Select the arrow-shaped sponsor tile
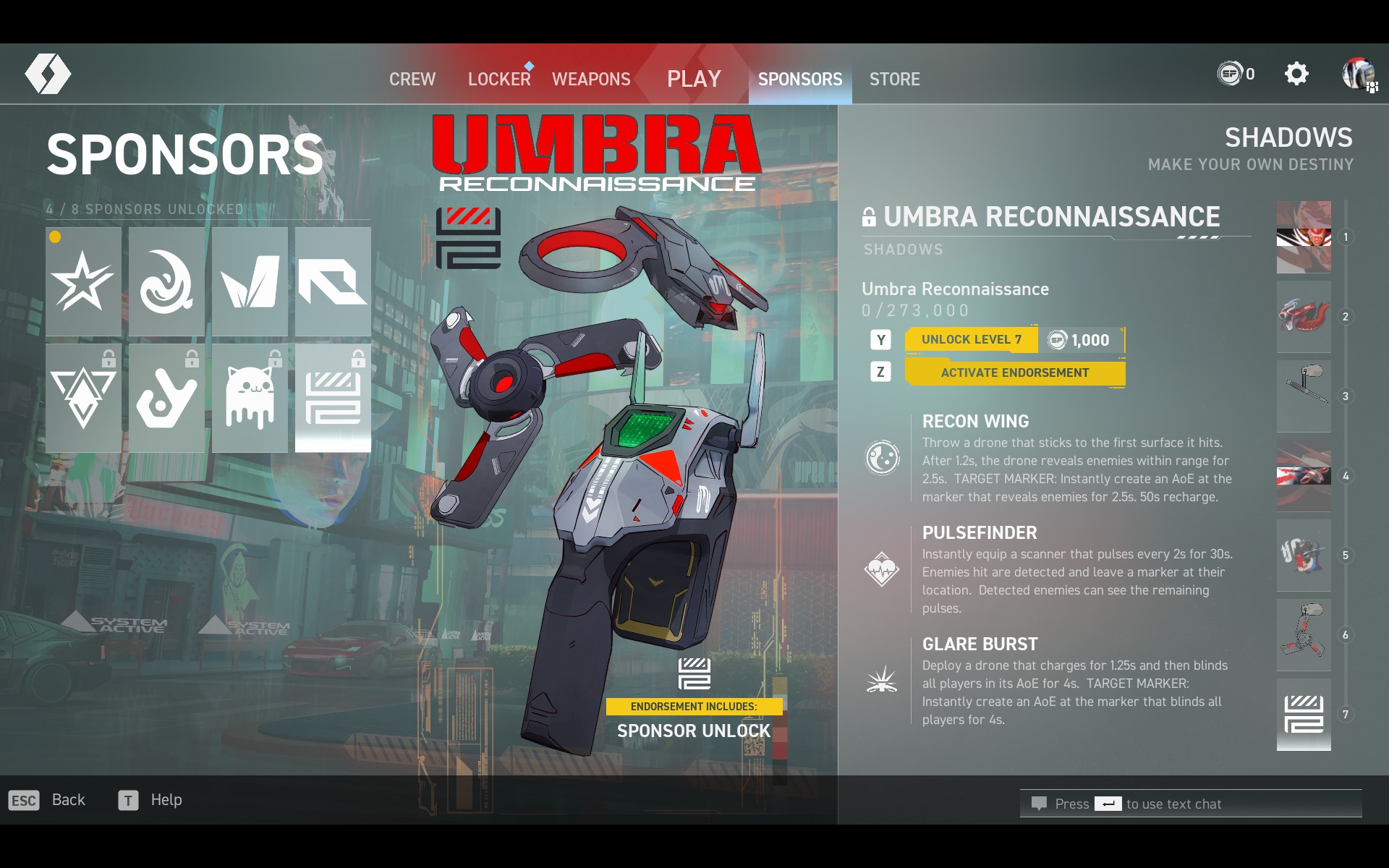The height and width of the screenshot is (868, 1389). pos(333,281)
